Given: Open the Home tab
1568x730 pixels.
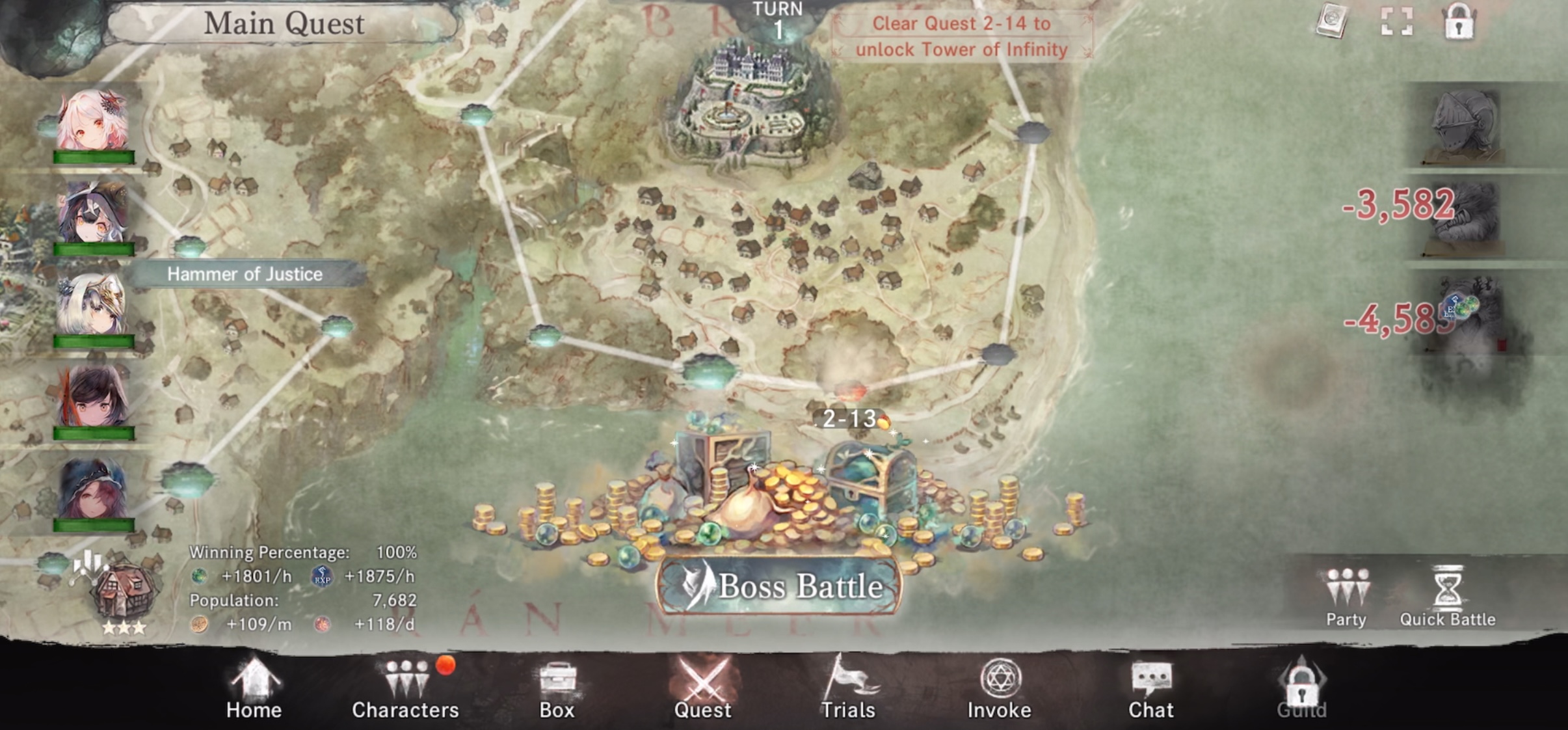Looking at the screenshot, I should pyautogui.click(x=254, y=689).
